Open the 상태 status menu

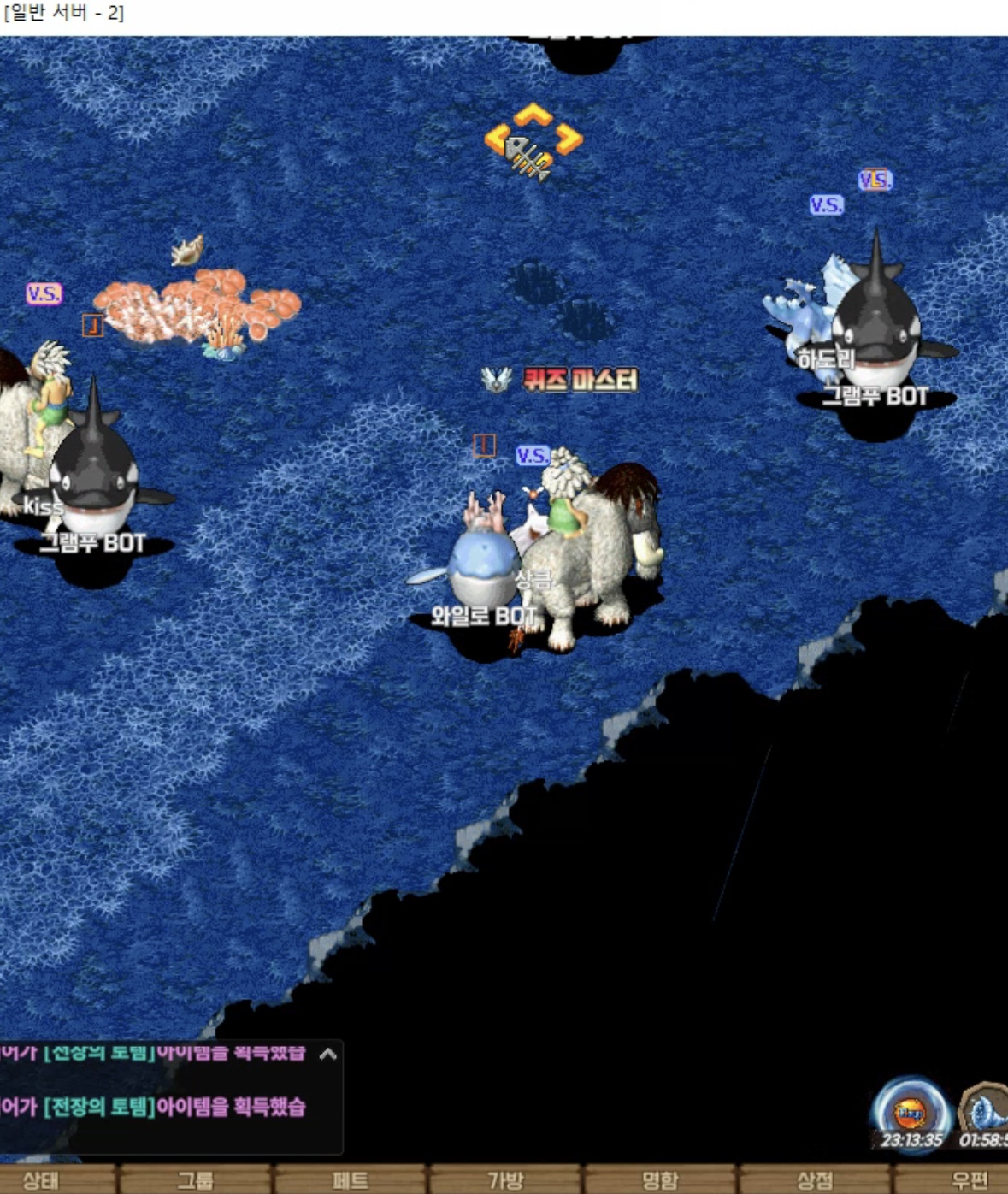click(41, 1180)
